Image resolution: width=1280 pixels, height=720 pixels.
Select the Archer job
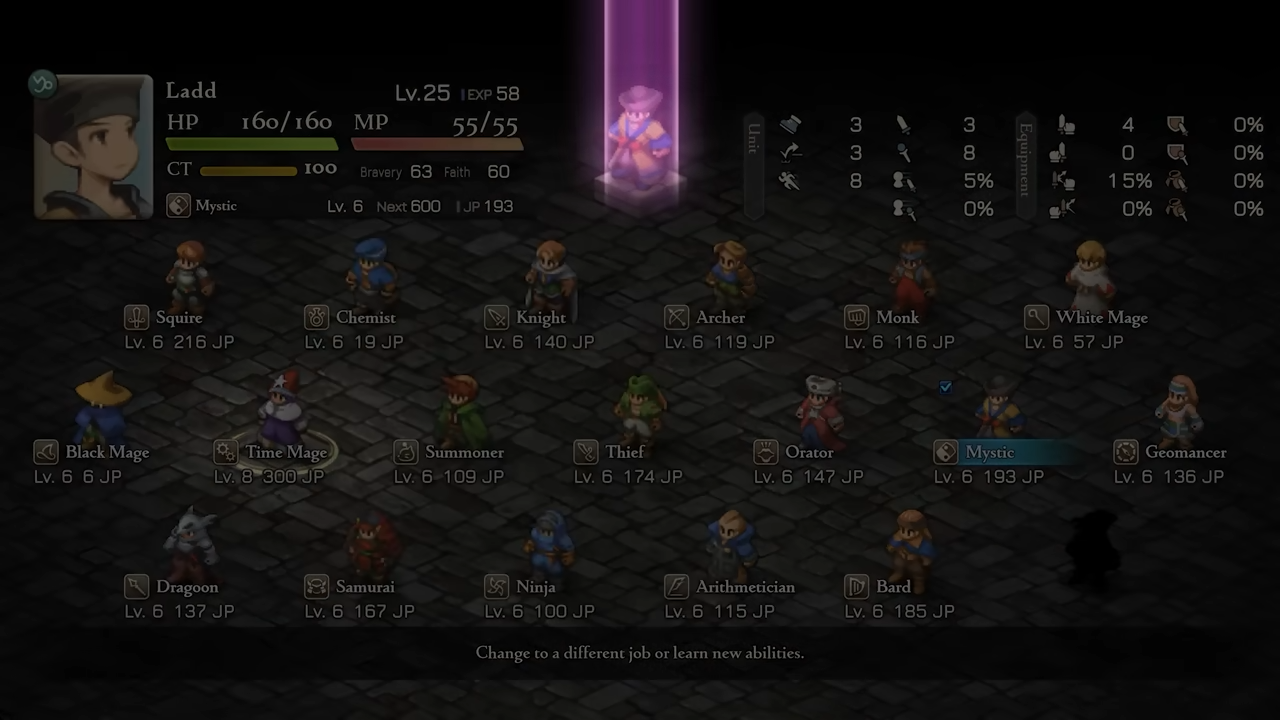tap(720, 318)
